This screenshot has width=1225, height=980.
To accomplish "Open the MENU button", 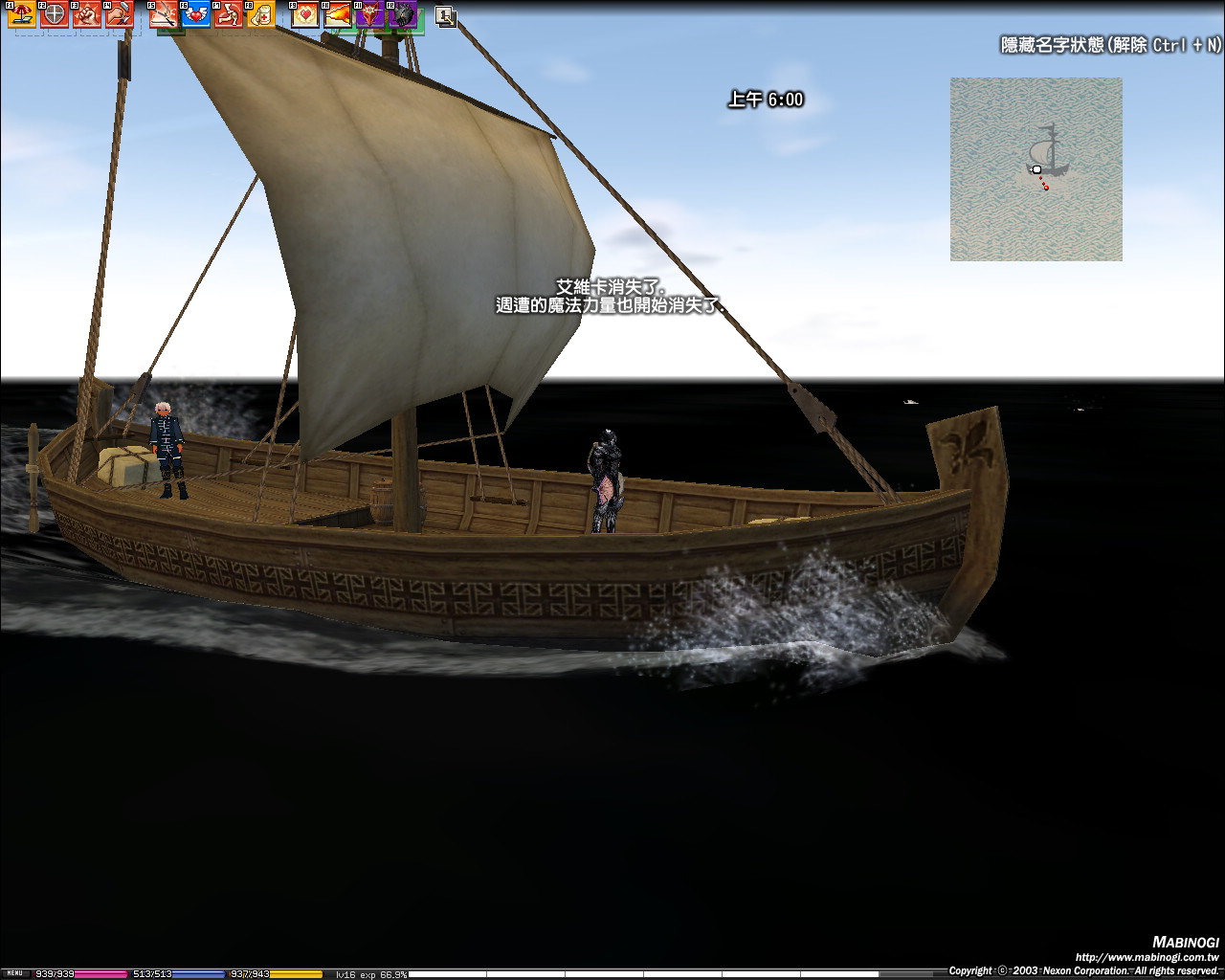I will (13, 973).
